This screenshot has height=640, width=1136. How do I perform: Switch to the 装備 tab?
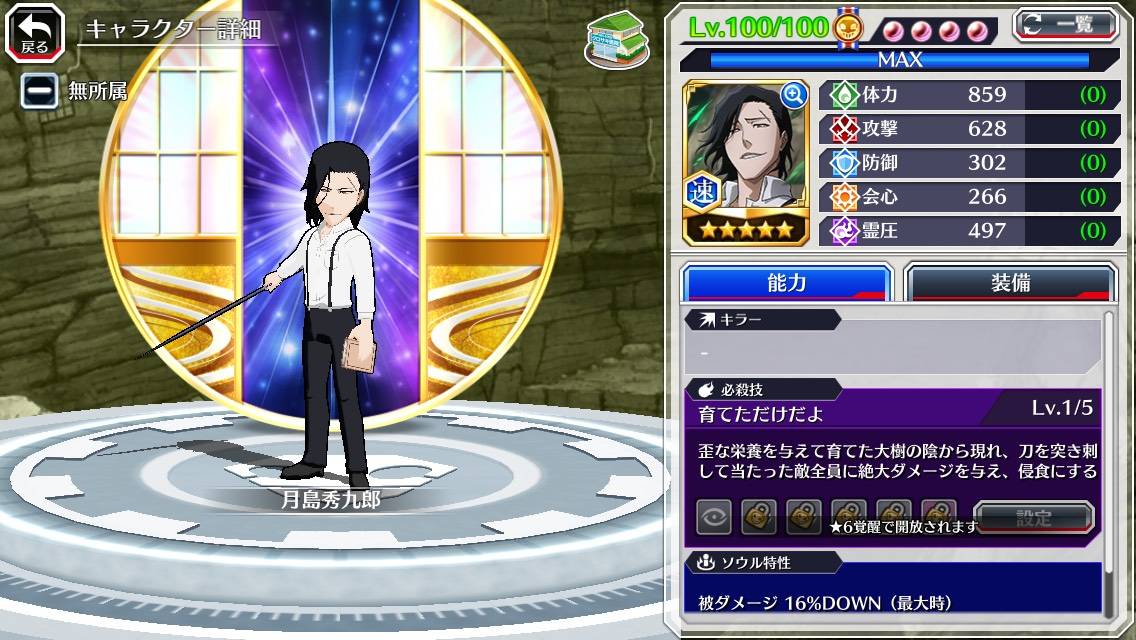[1010, 283]
